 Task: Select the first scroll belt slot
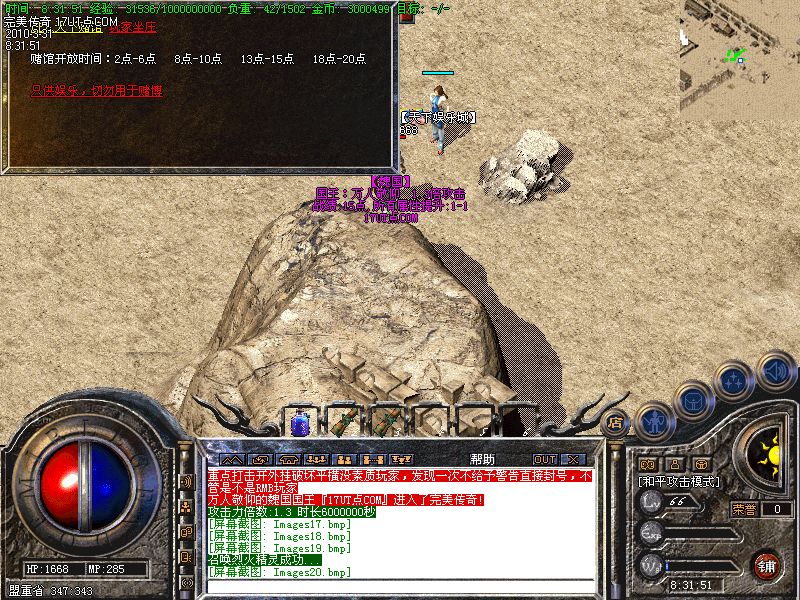tap(343, 423)
